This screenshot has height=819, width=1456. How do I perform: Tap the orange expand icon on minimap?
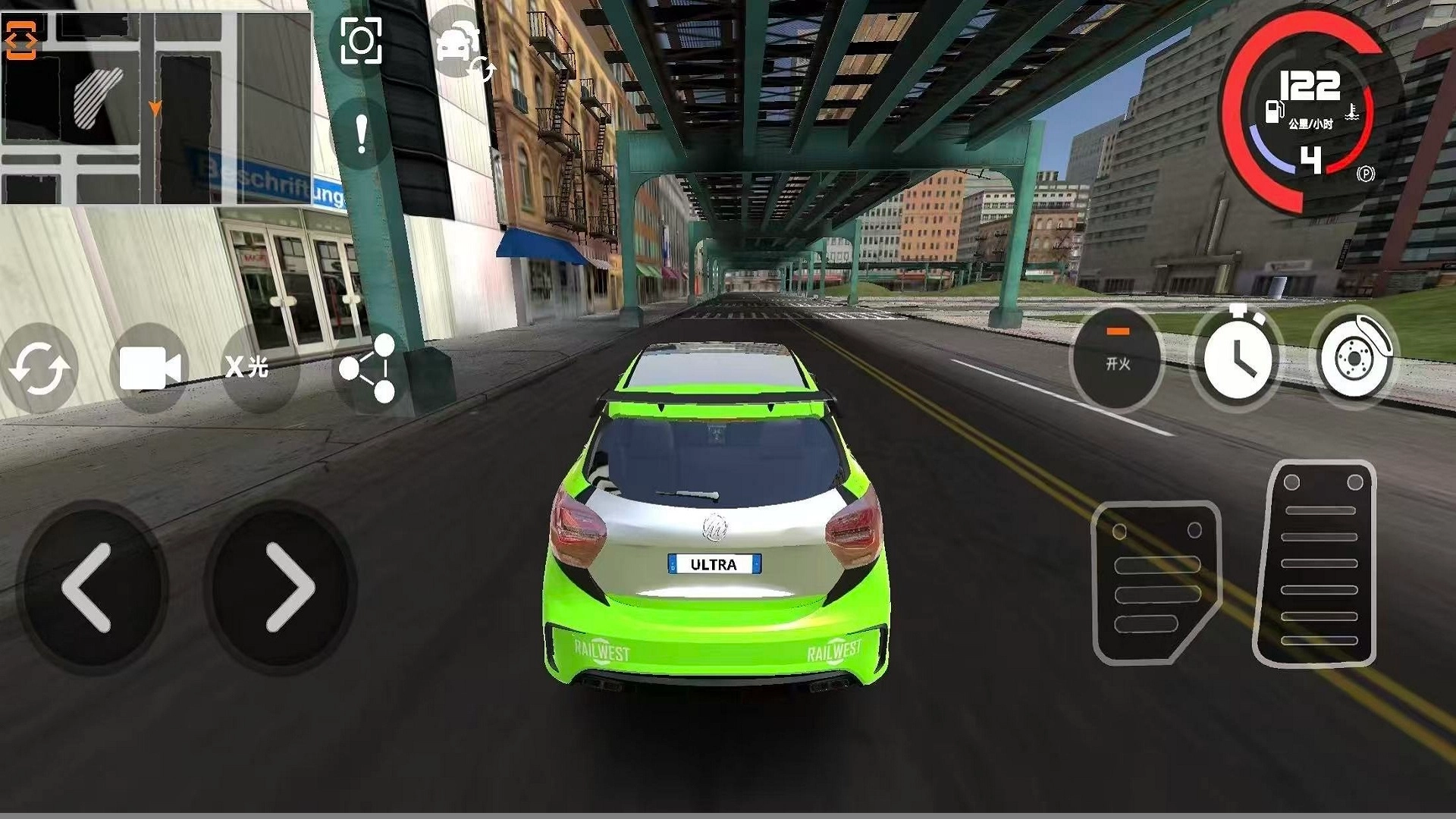20,40
